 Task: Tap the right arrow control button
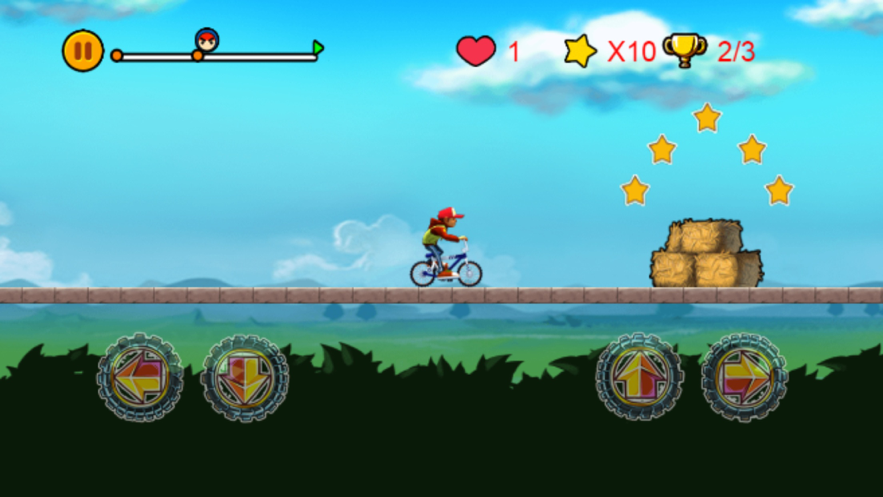744,377
